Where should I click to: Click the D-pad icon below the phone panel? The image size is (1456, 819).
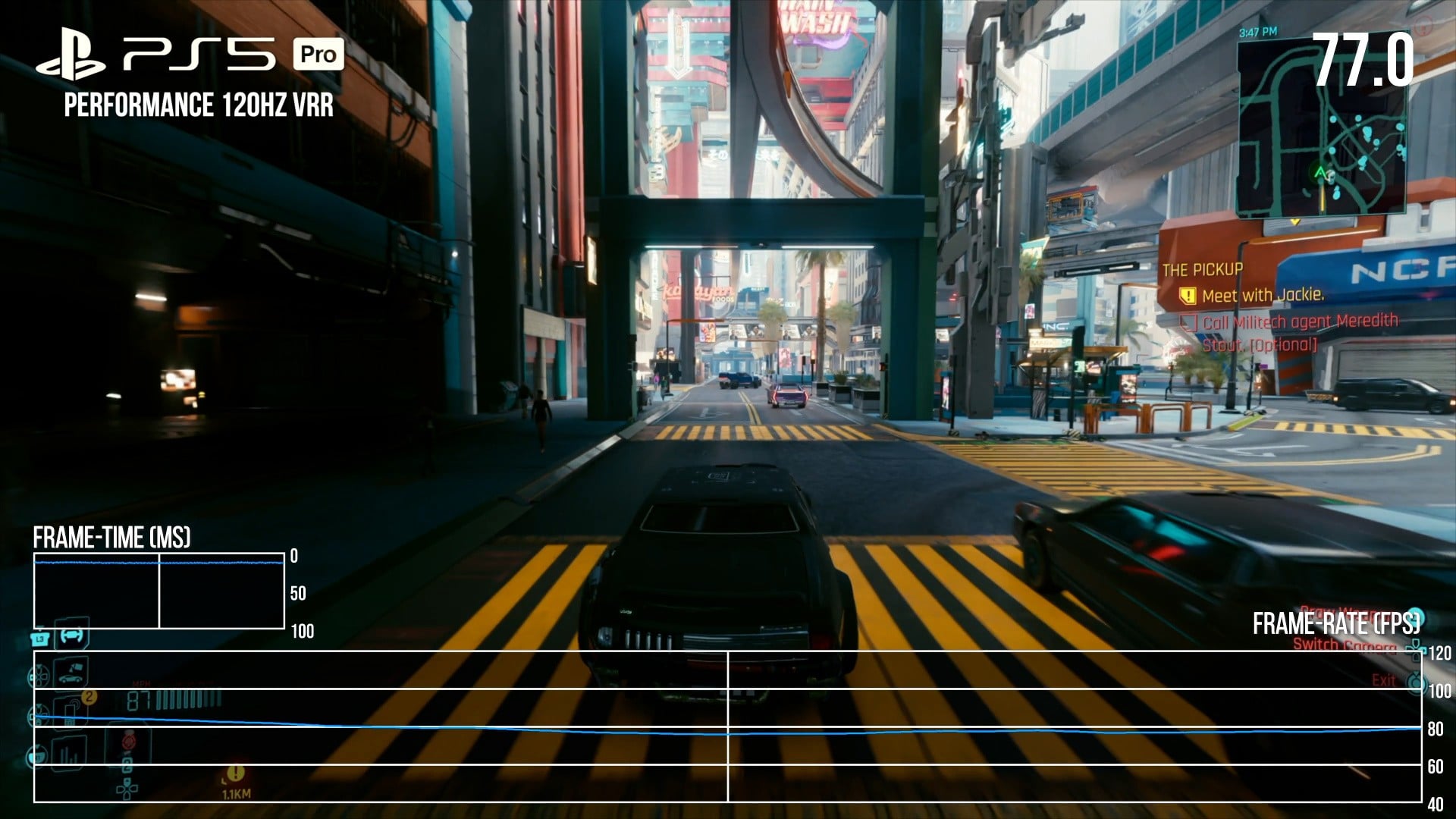pos(127,789)
